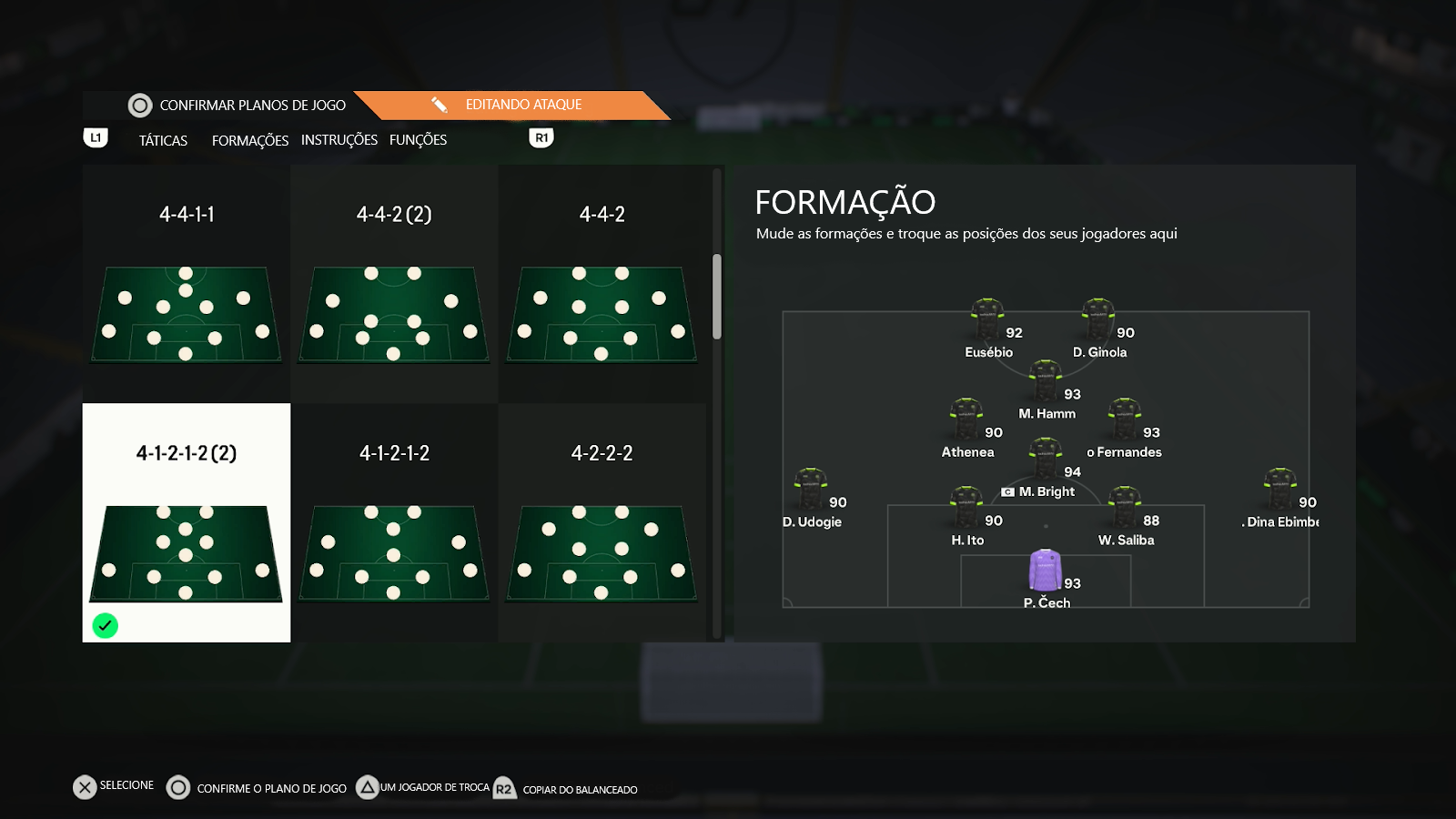Click COPIAR DO BALANCEADO
Screen dimensions: 1456x819
579,790
